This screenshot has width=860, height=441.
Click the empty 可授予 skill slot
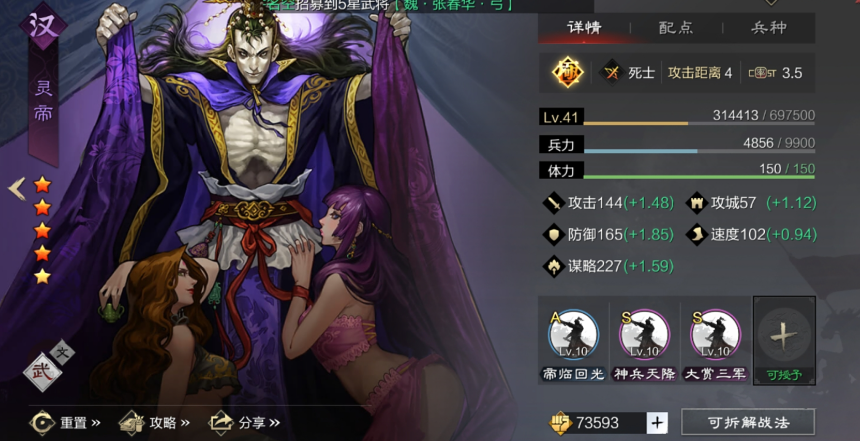(784, 337)
